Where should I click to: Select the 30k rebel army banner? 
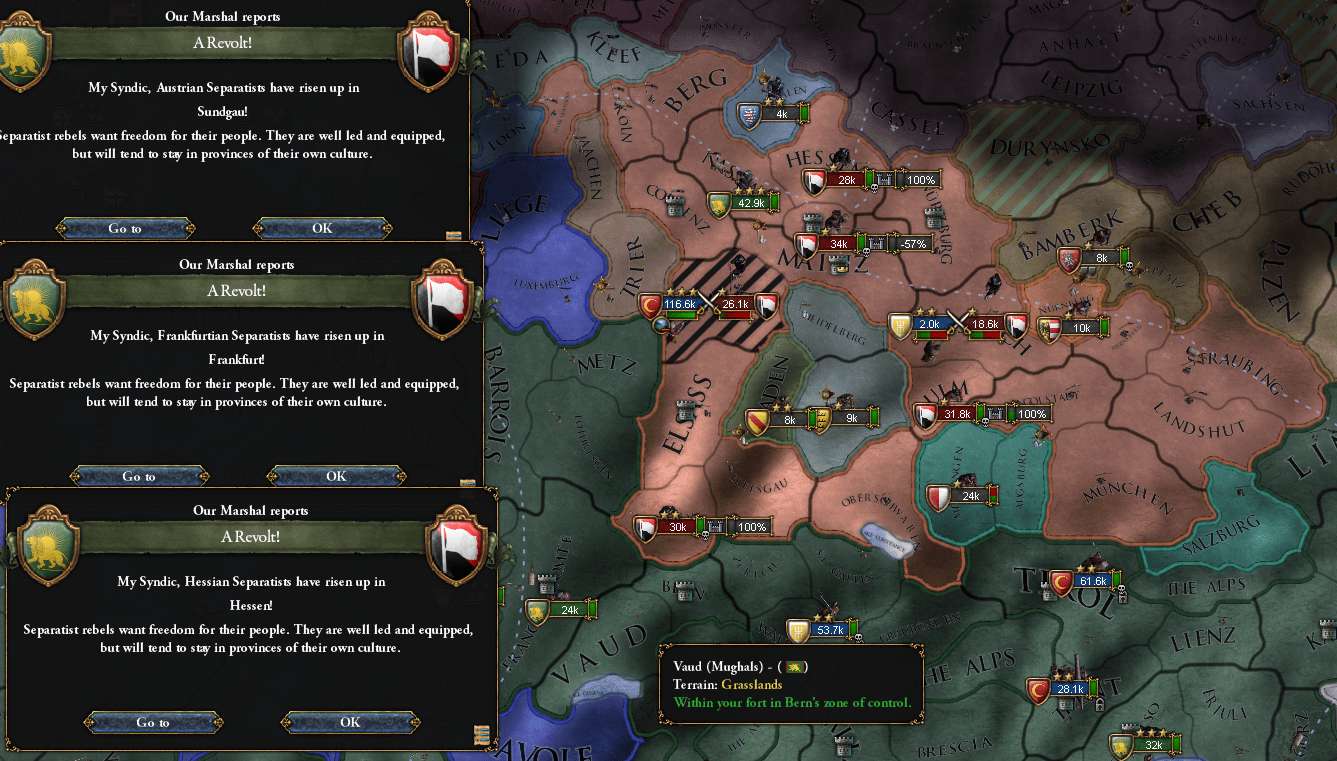tap(677, 527)
